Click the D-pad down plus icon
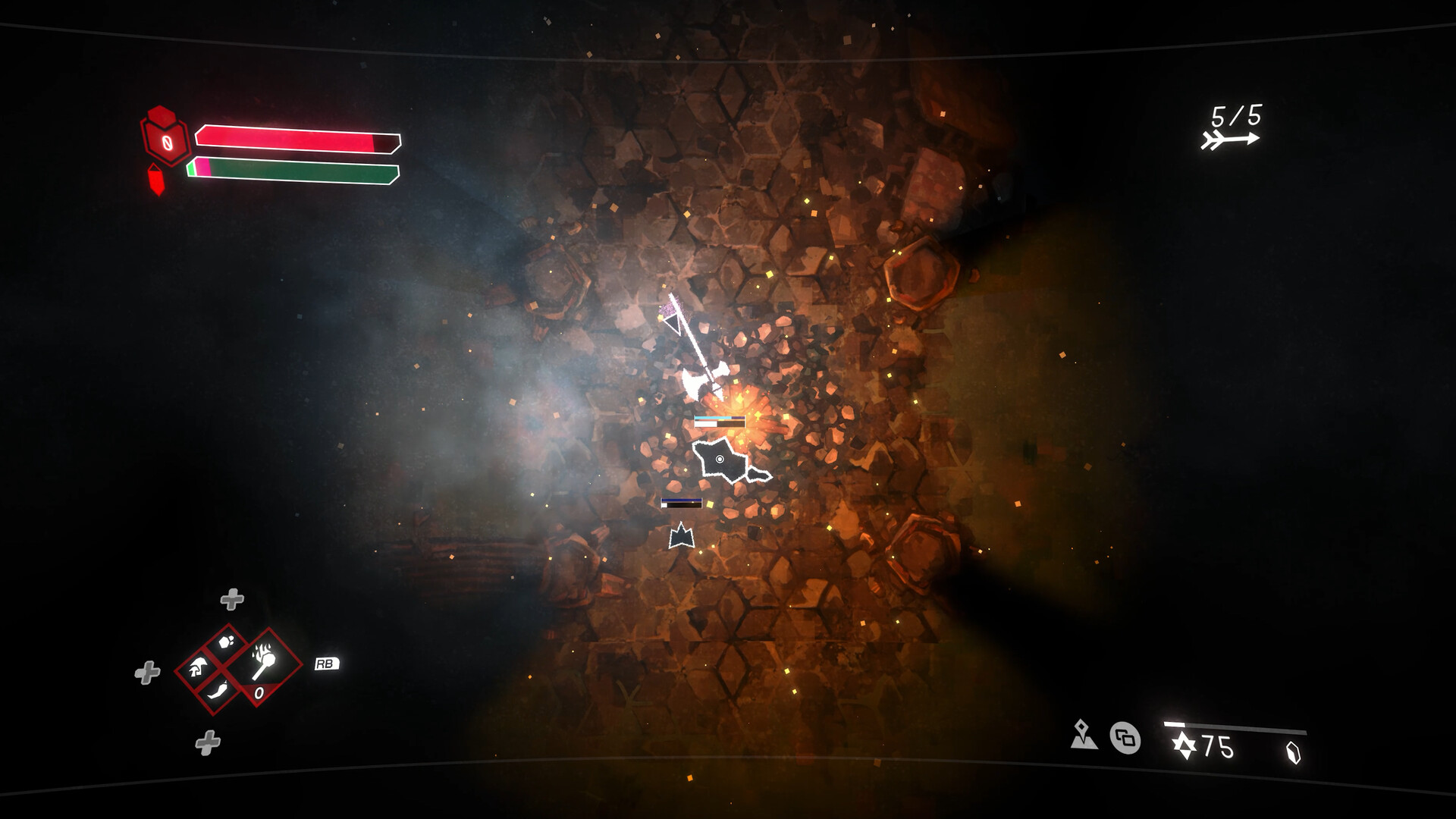The width and height of the screenshot is (1456, 819). pos(208,741)
